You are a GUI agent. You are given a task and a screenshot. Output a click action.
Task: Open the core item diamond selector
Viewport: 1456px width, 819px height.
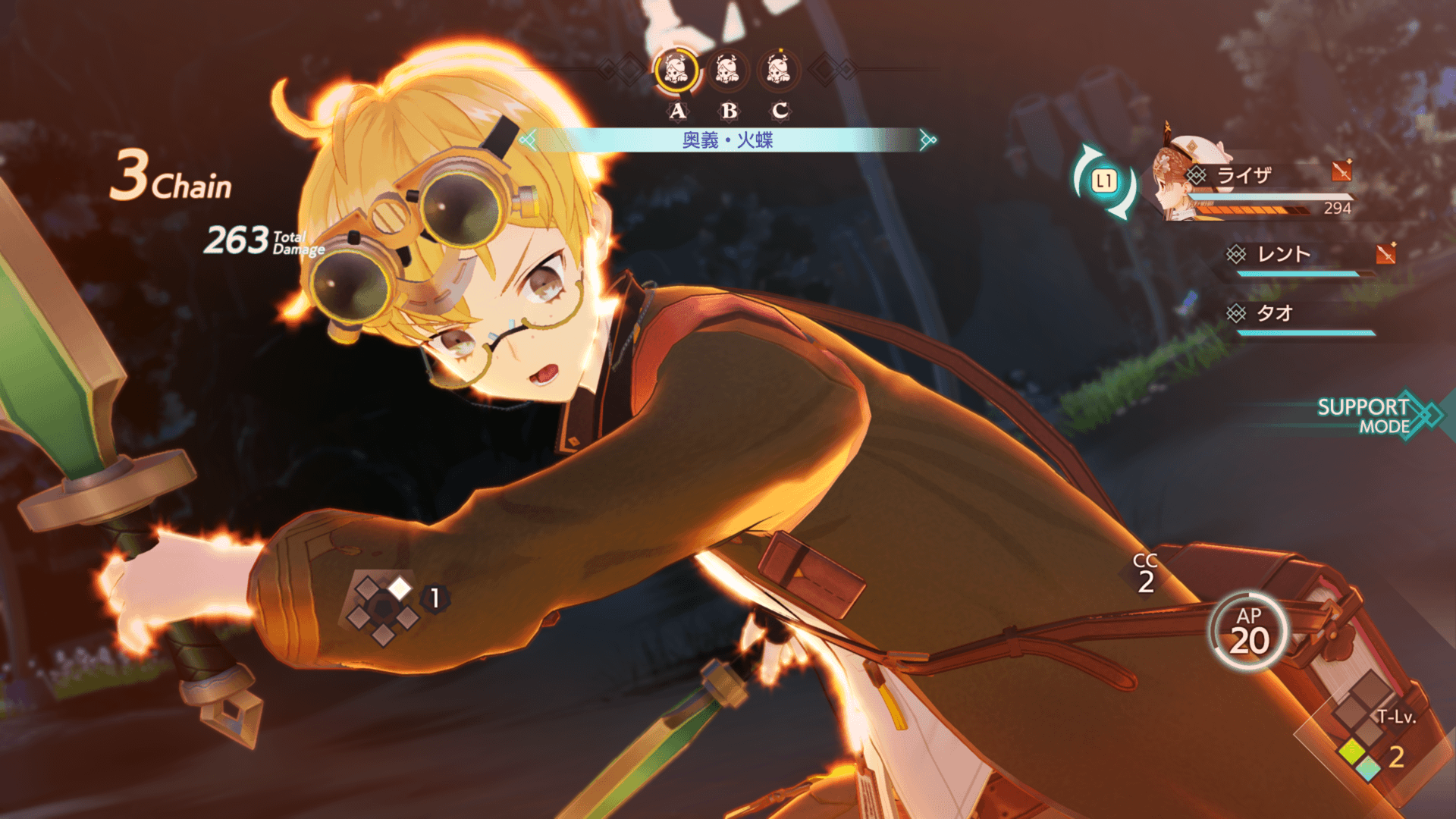[x=384, y=607]
